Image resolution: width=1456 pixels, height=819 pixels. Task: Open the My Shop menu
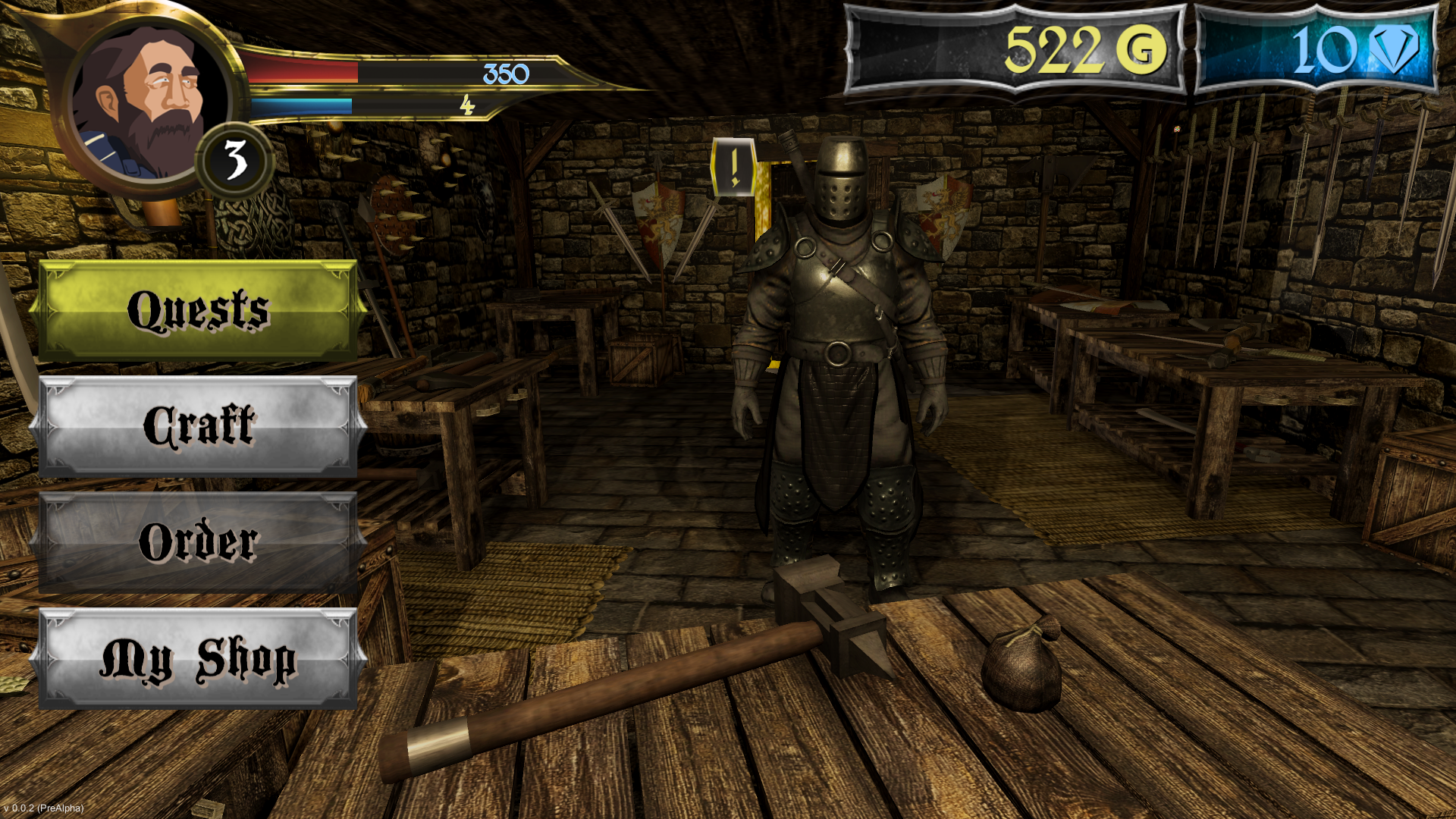point(198,658)
